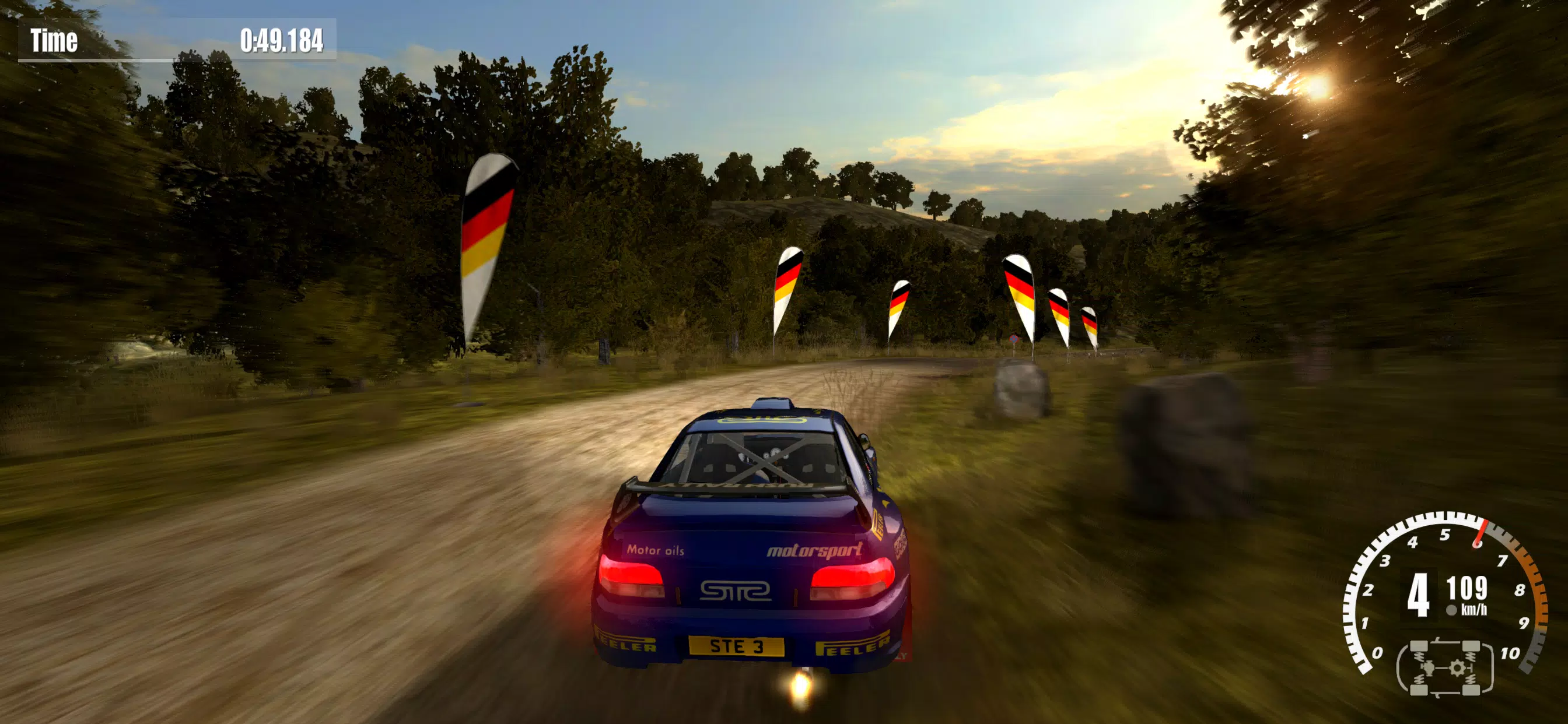This screenshot has height=724, width=1568.
Task: Select the Time label at top left
Action: (x=55, y=38)
